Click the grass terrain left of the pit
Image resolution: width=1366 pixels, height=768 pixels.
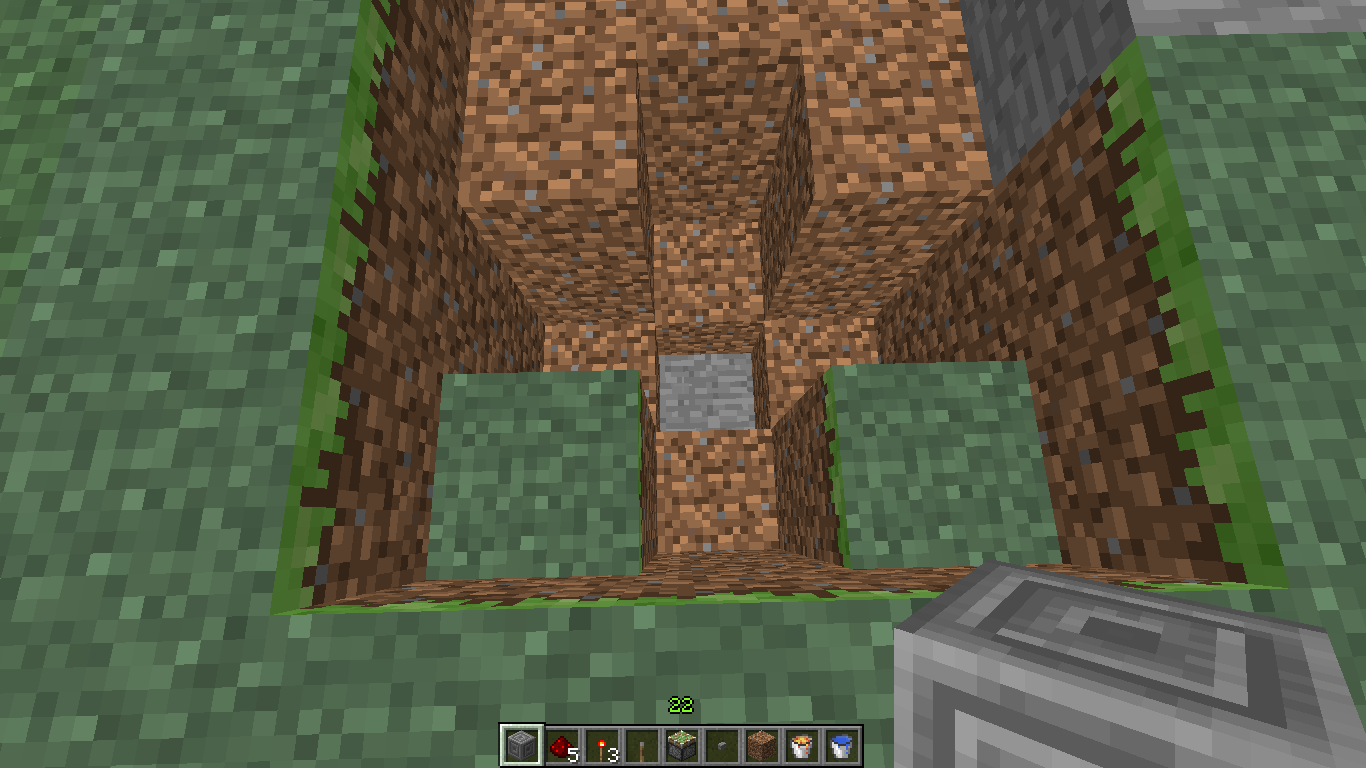(x=150, y=300)
